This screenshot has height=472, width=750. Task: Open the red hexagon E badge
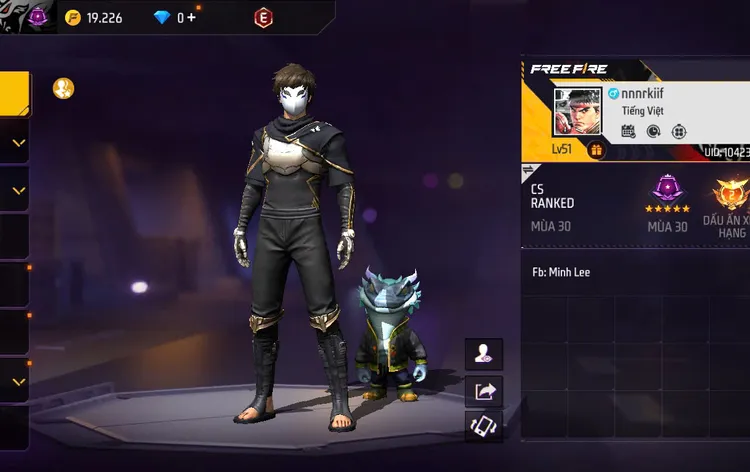click(x=263, y=17)
